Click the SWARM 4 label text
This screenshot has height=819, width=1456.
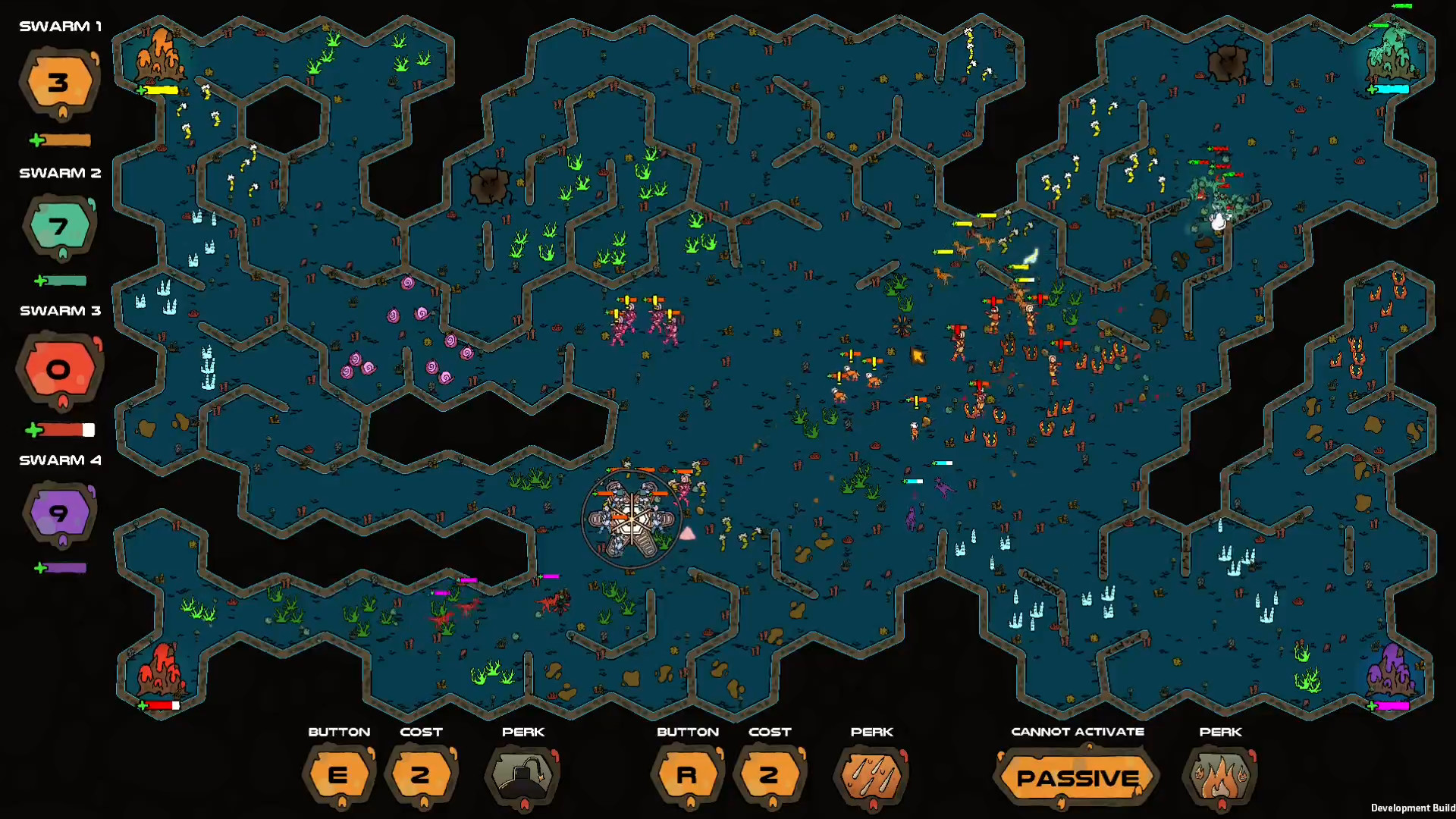click(x=60, y=460)
